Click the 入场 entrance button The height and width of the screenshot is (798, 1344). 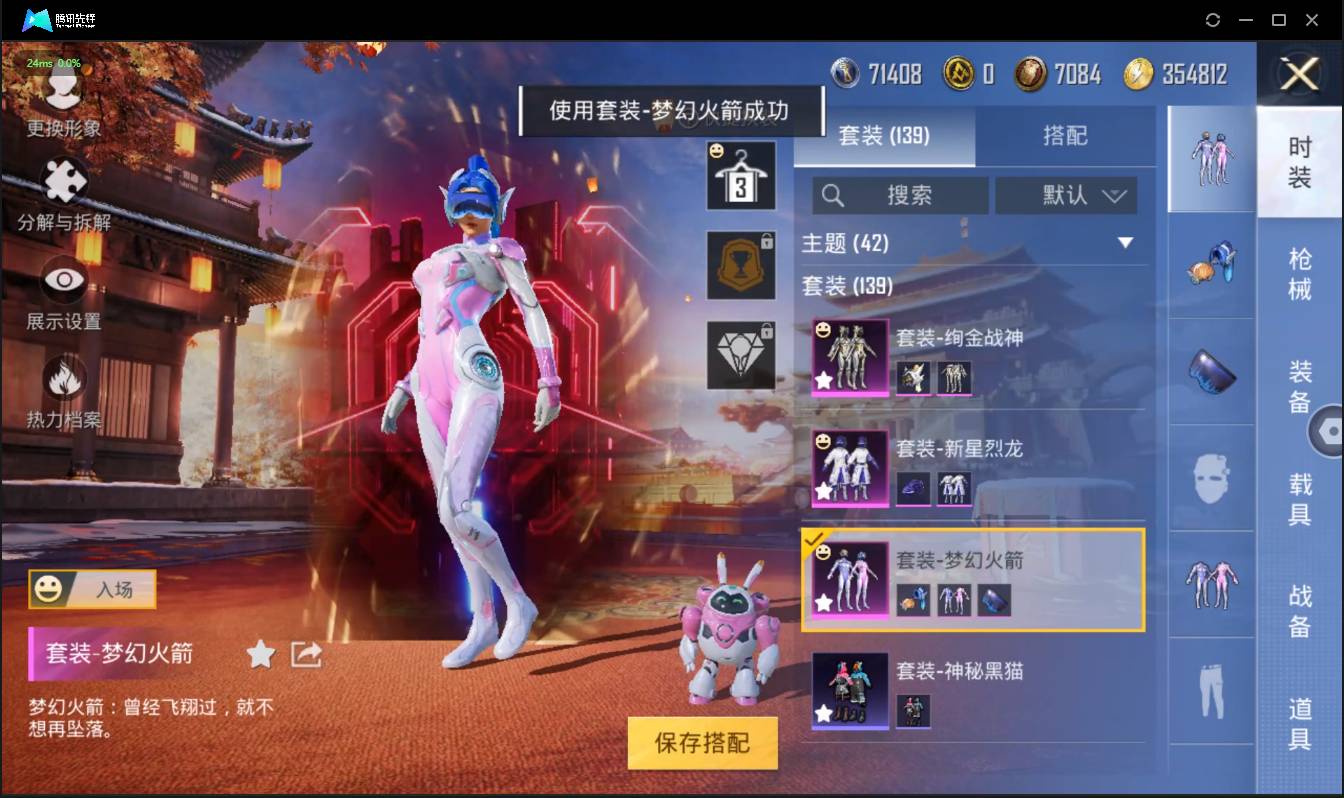(93, 590)
